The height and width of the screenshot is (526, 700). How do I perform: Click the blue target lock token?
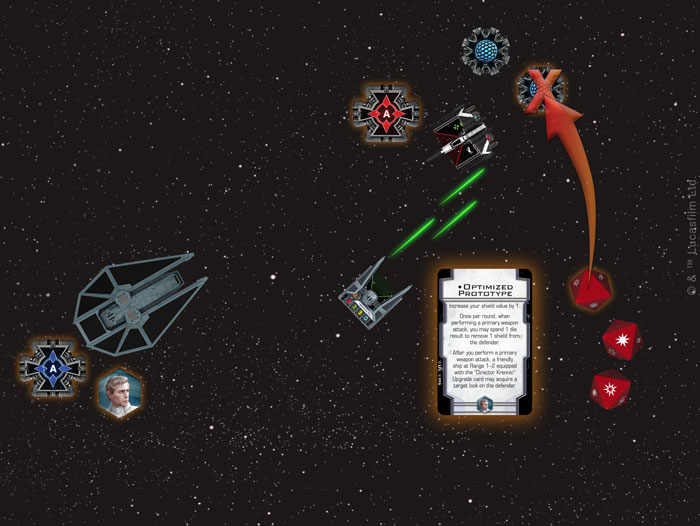point(46,366)
